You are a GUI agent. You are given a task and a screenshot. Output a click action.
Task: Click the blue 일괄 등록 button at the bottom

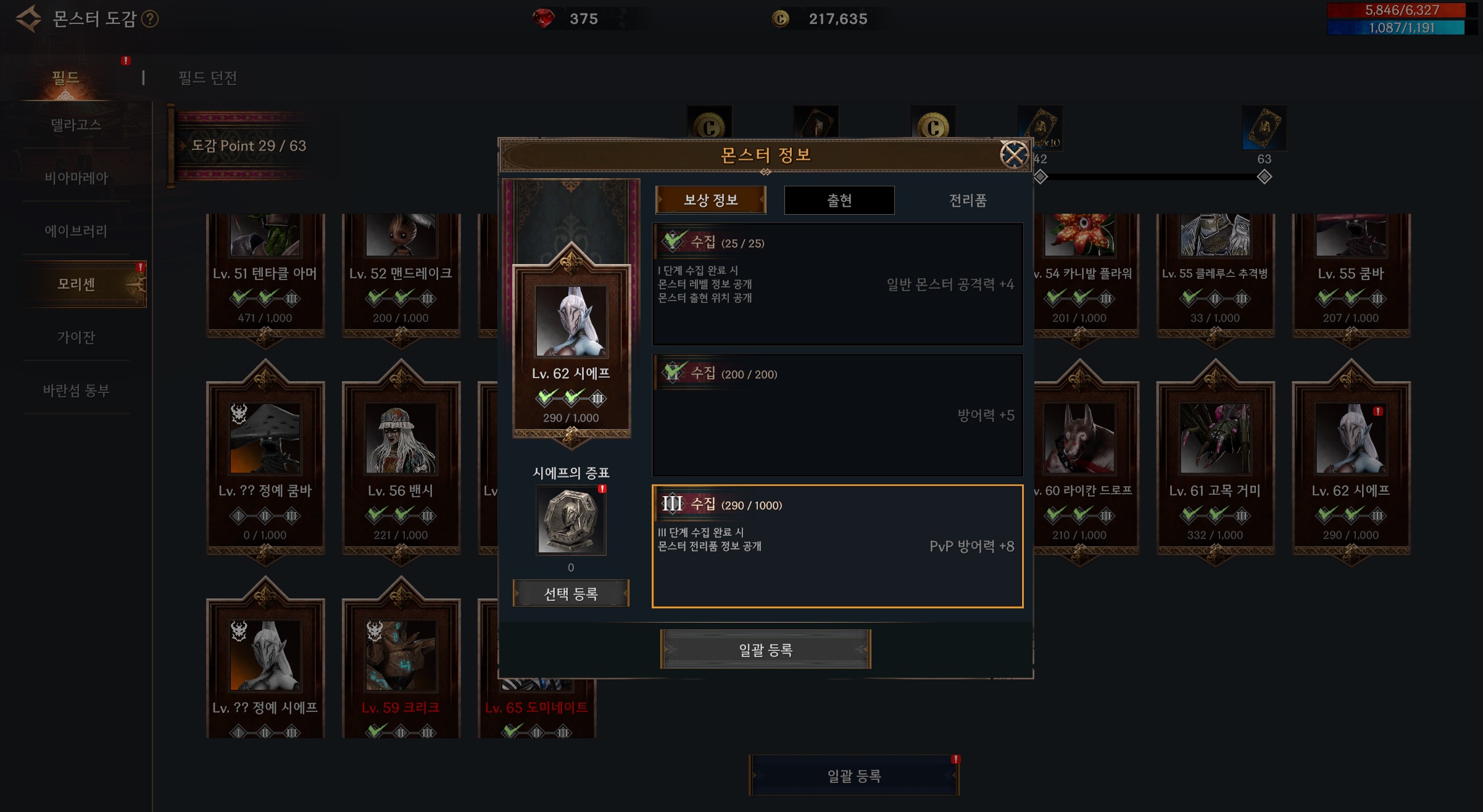854,776
